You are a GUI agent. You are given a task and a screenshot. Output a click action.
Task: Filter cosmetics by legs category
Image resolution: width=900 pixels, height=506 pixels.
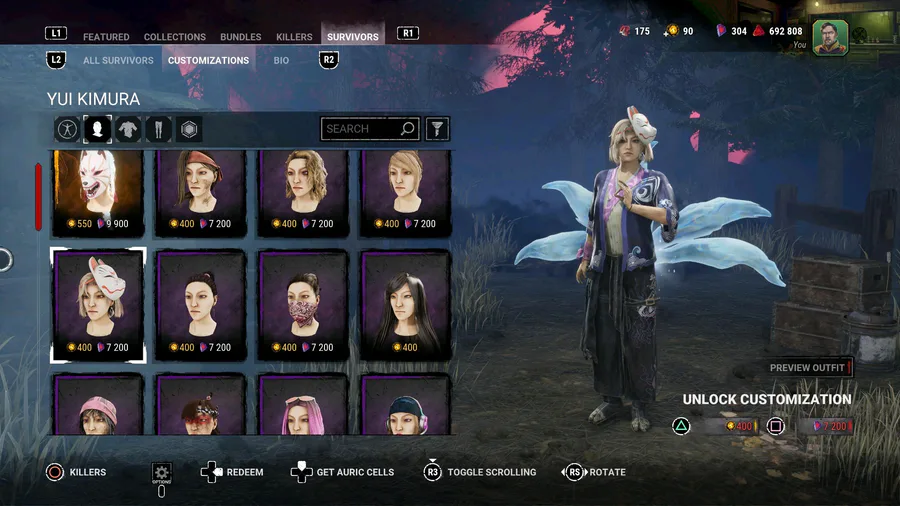click(159, 129)
